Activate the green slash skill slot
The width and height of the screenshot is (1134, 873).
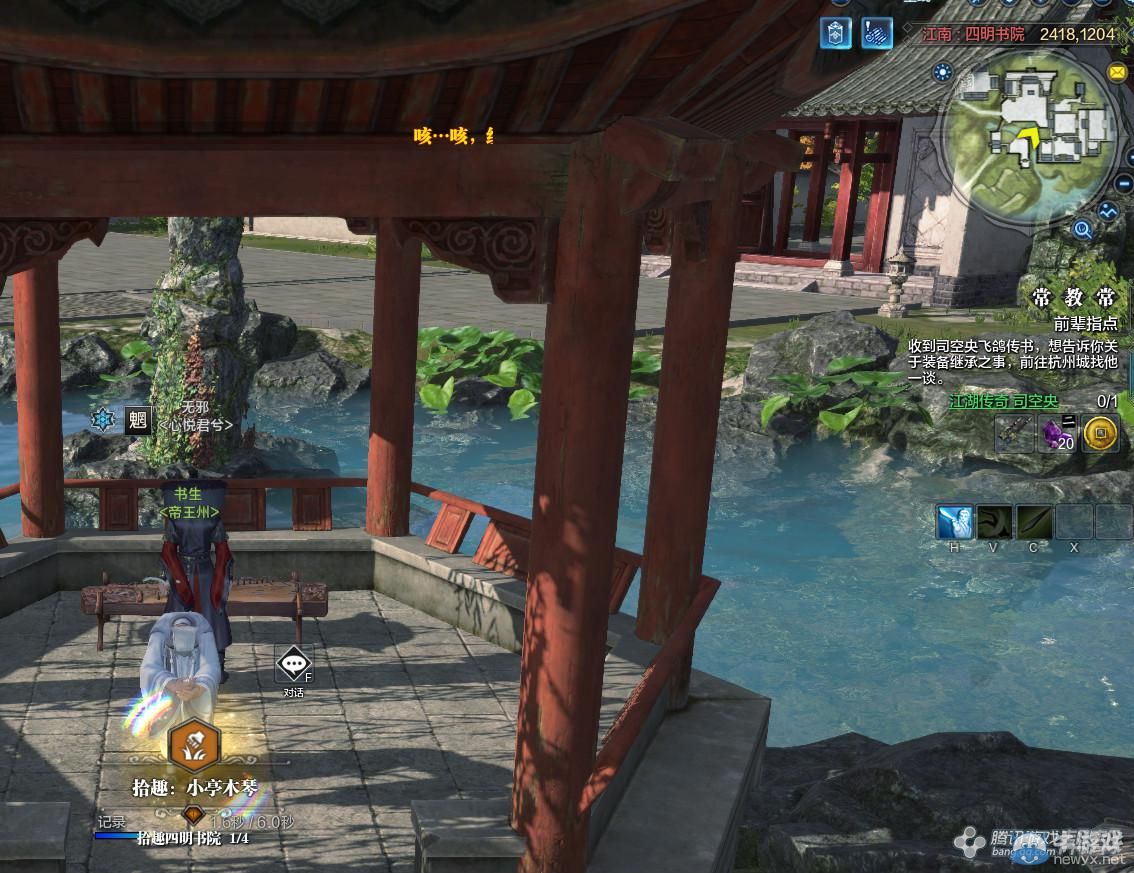tap(1034, 522)
